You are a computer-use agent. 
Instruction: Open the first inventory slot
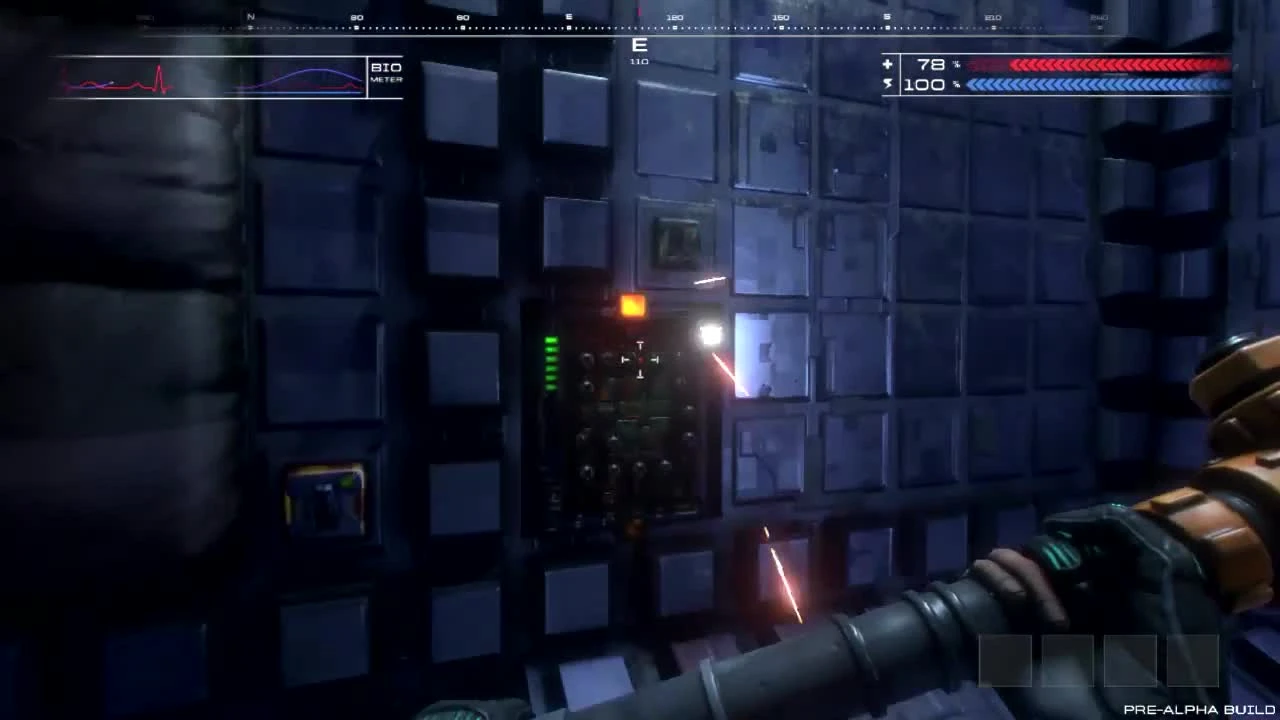[x=1005, y=660]
